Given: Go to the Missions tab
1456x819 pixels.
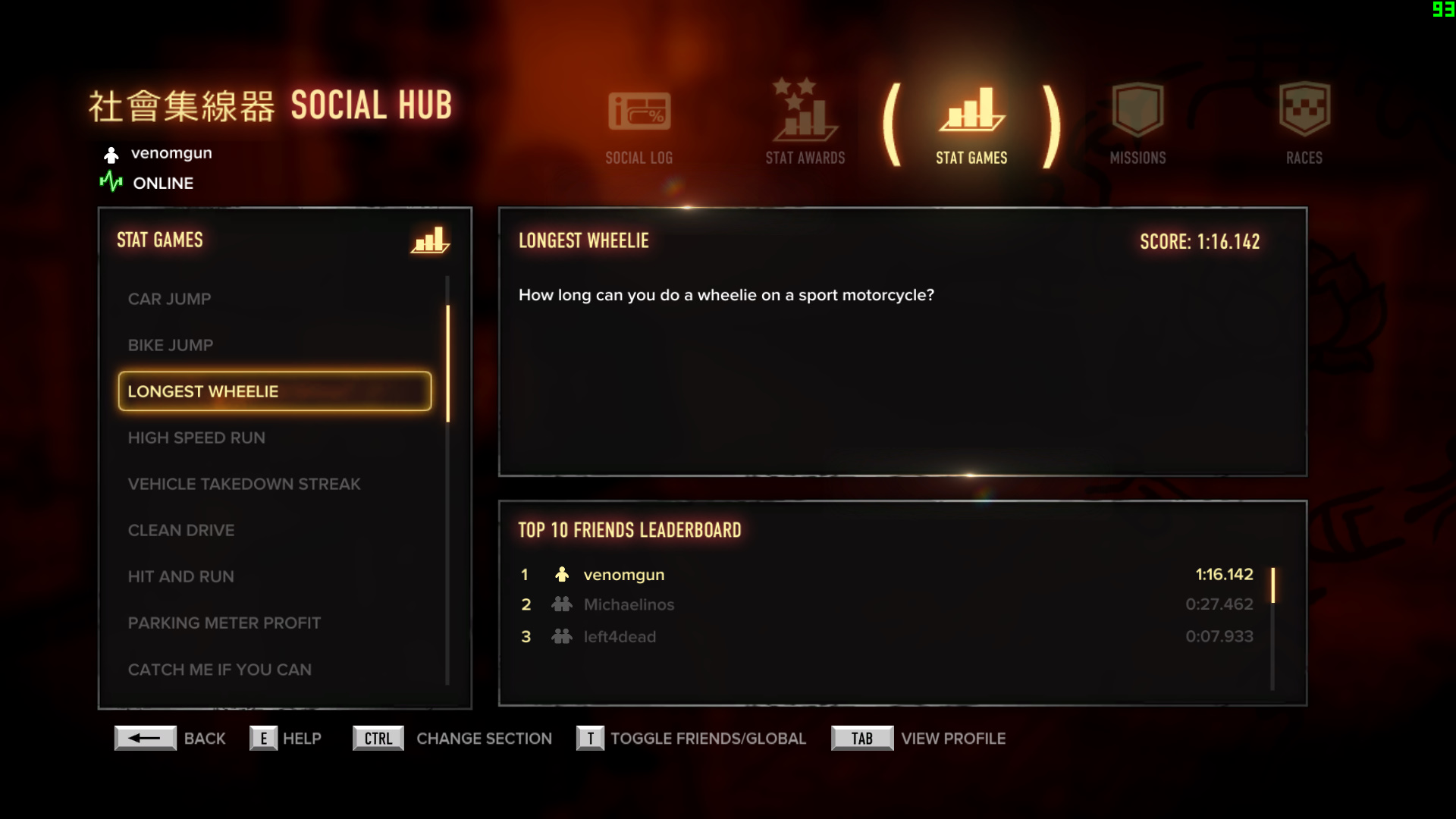Looking at the screenshot, I should 1137,126.
